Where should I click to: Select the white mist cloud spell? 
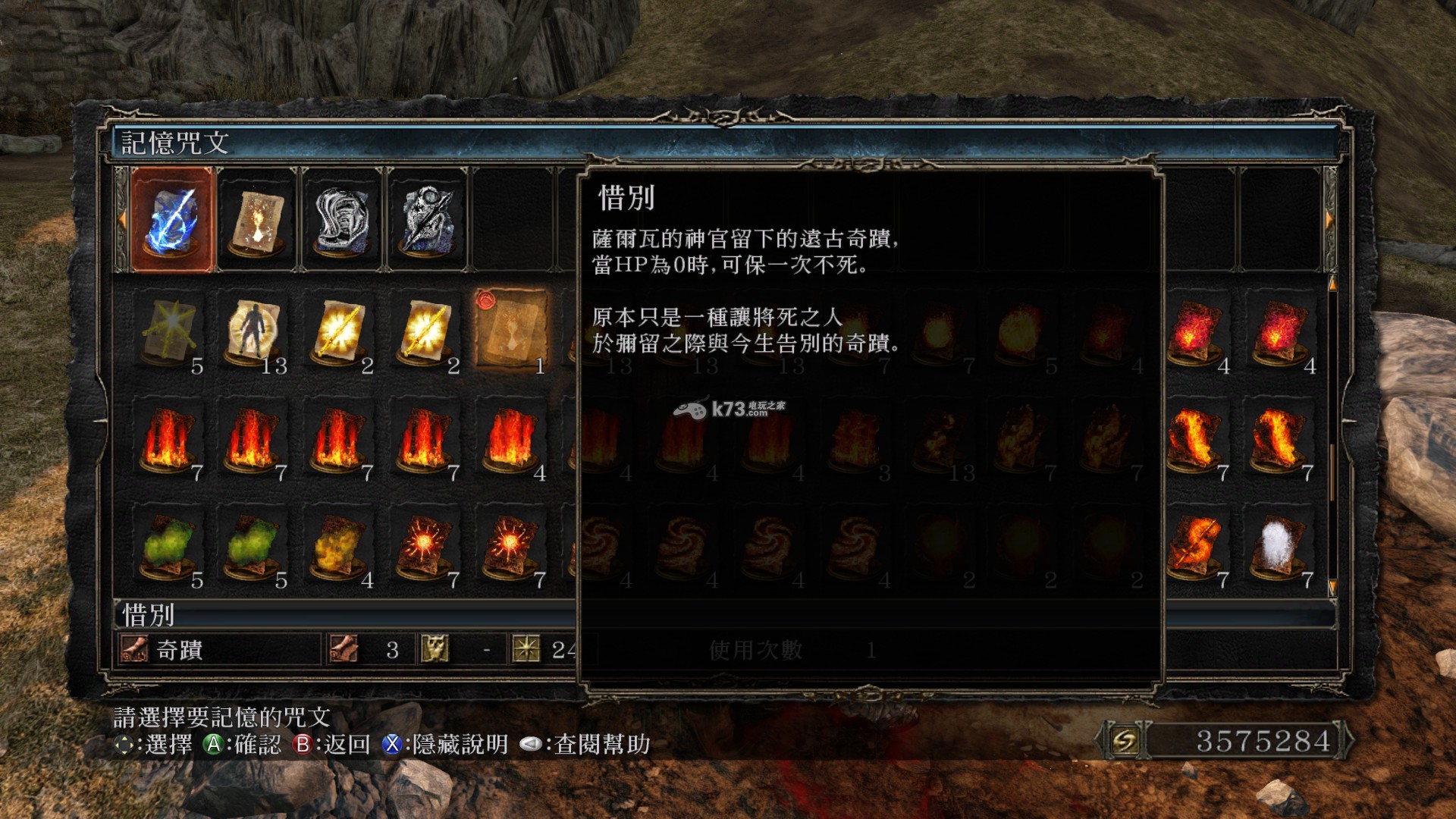click(1280, 546)
